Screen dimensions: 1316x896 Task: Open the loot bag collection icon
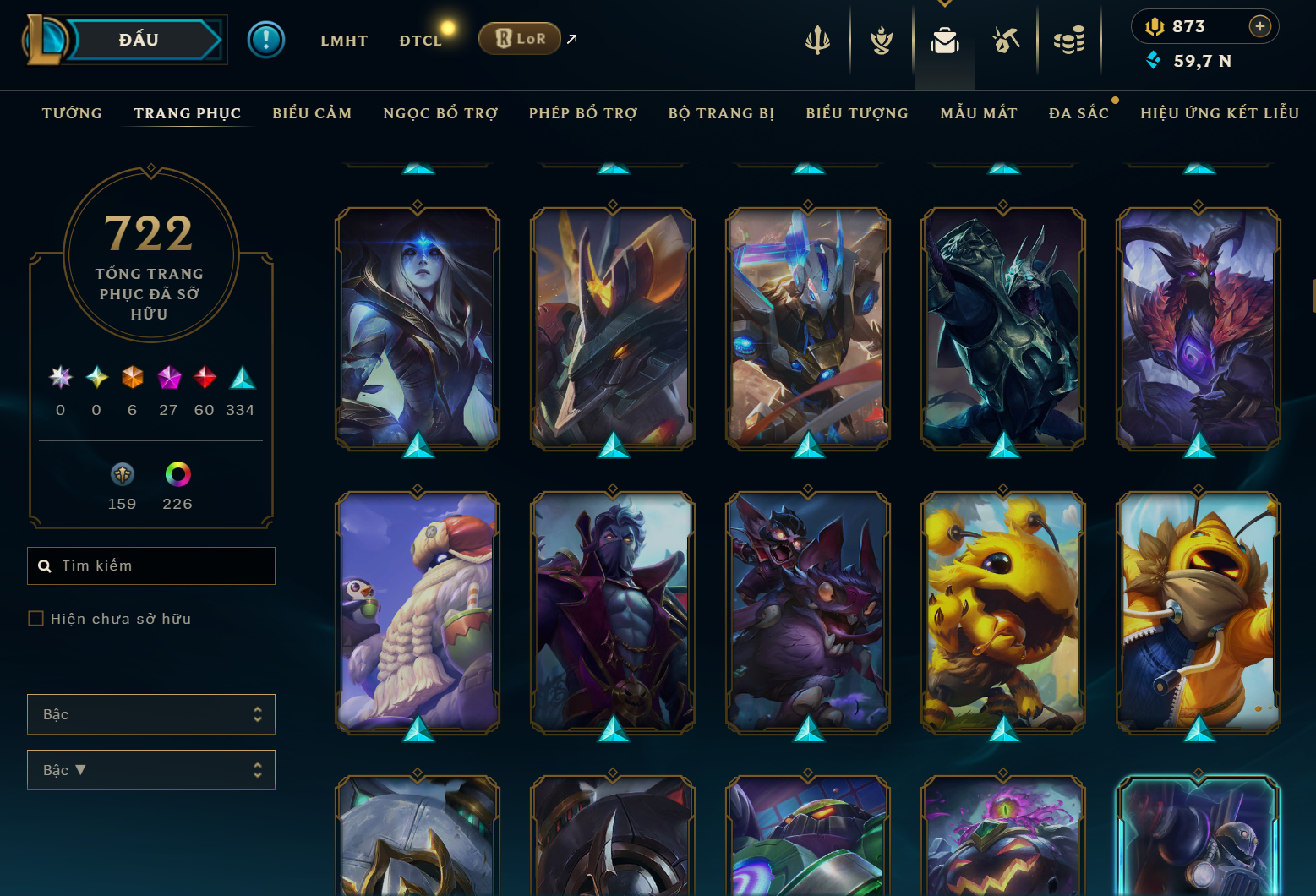944,38
